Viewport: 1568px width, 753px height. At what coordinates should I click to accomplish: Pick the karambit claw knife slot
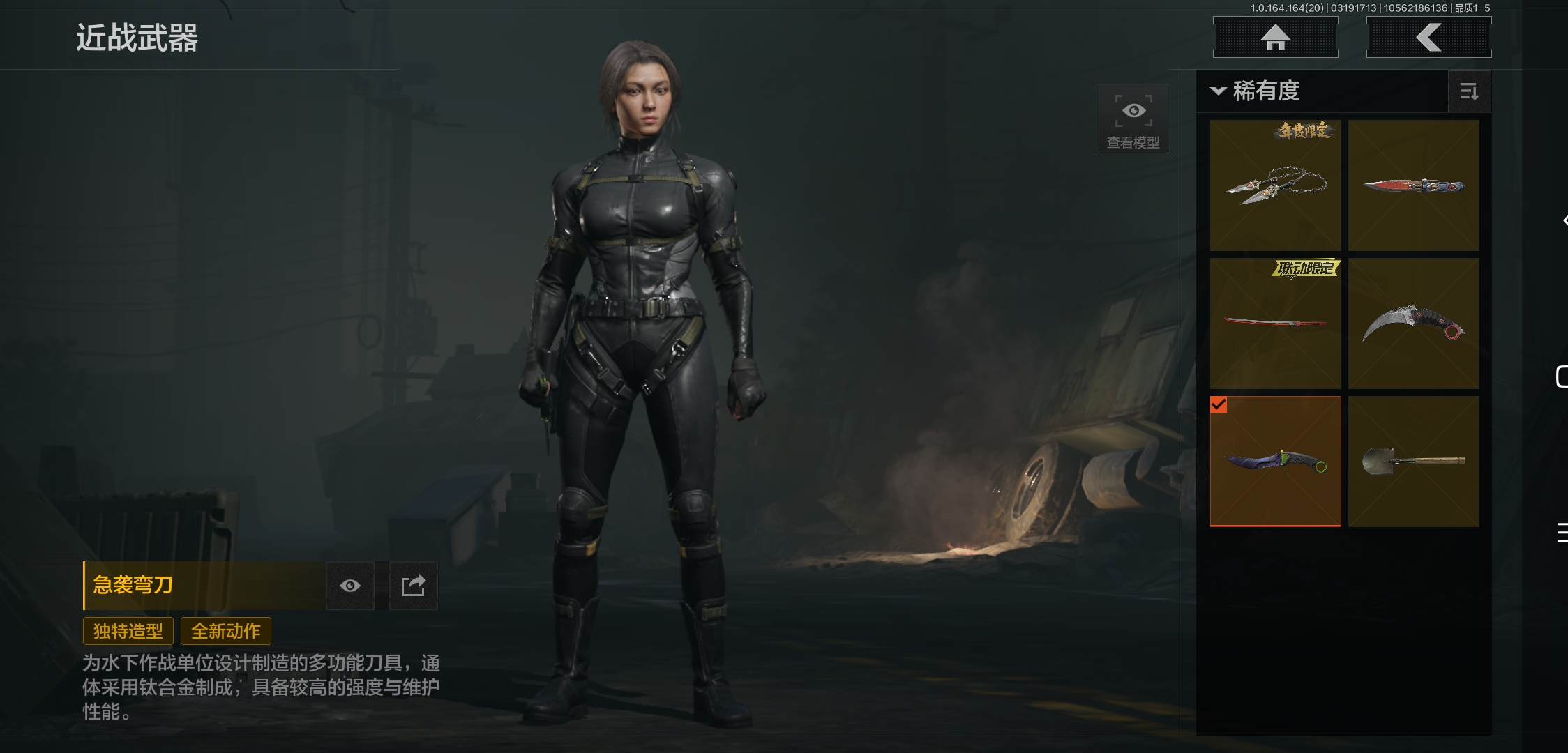coord(1413,324)
